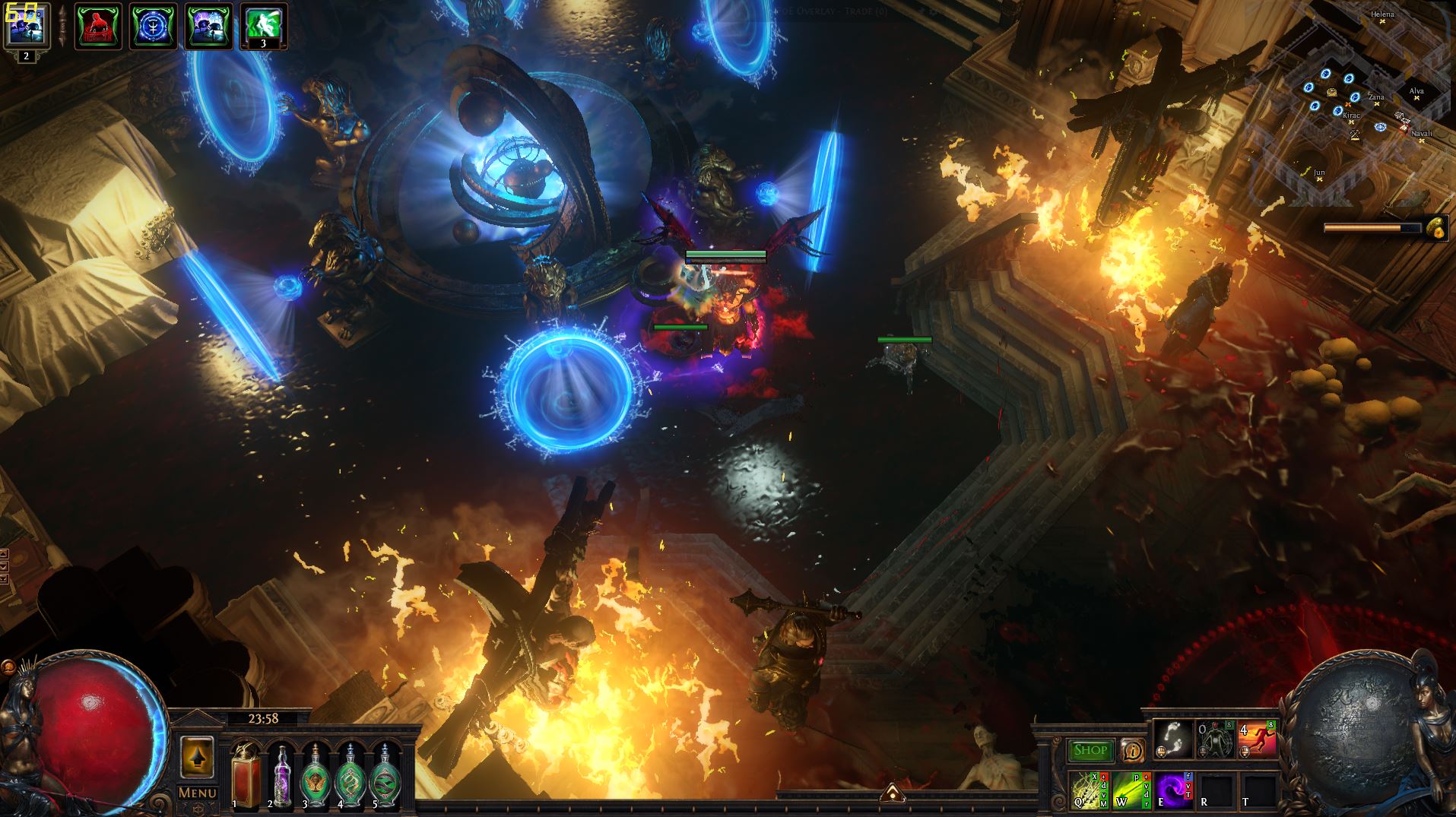Use the purple flask in slot 2
Viewport: 1456px width, 817px height.
coord(281,775)
